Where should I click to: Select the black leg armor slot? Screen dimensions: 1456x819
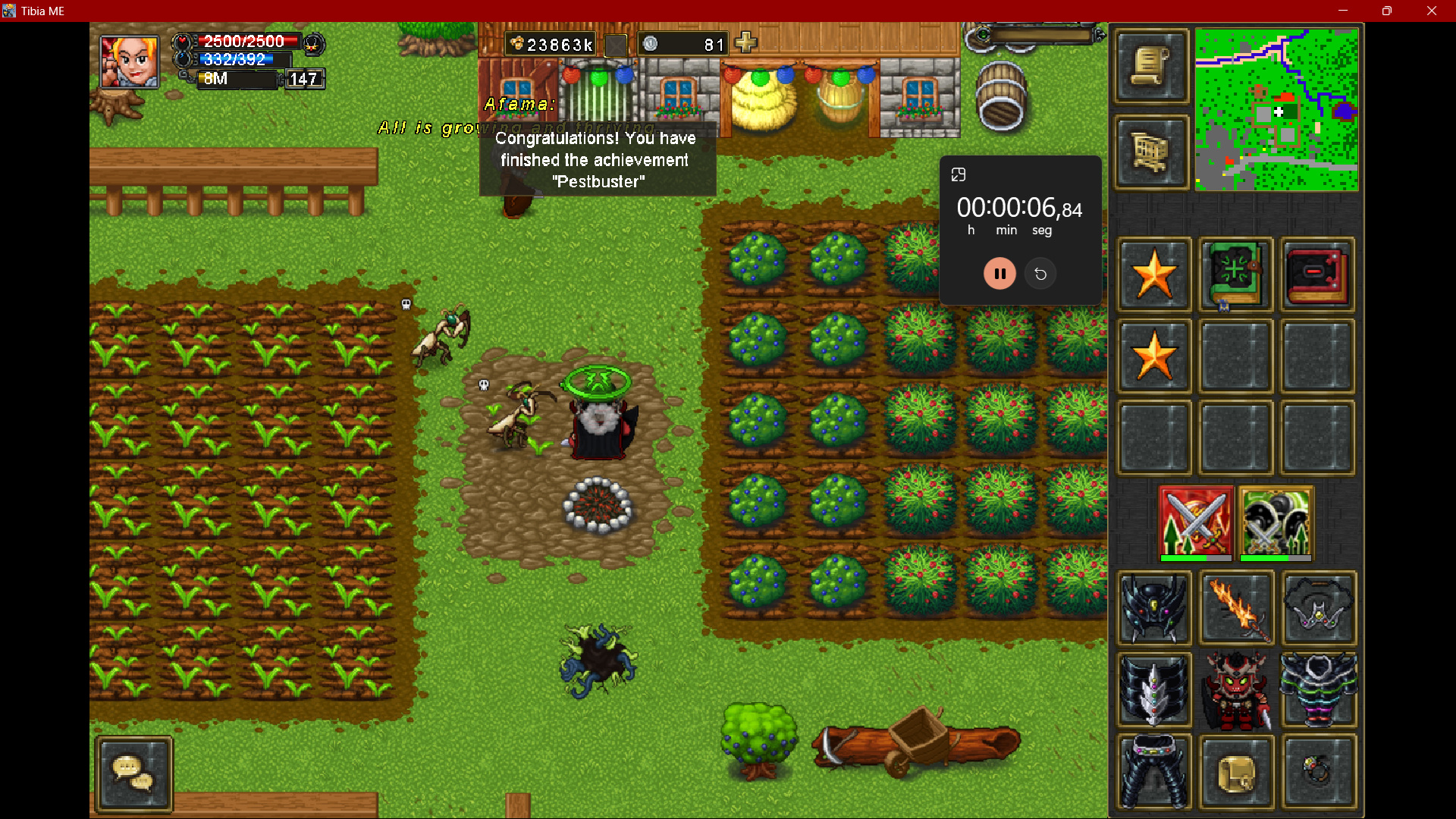coord(1153,772)
